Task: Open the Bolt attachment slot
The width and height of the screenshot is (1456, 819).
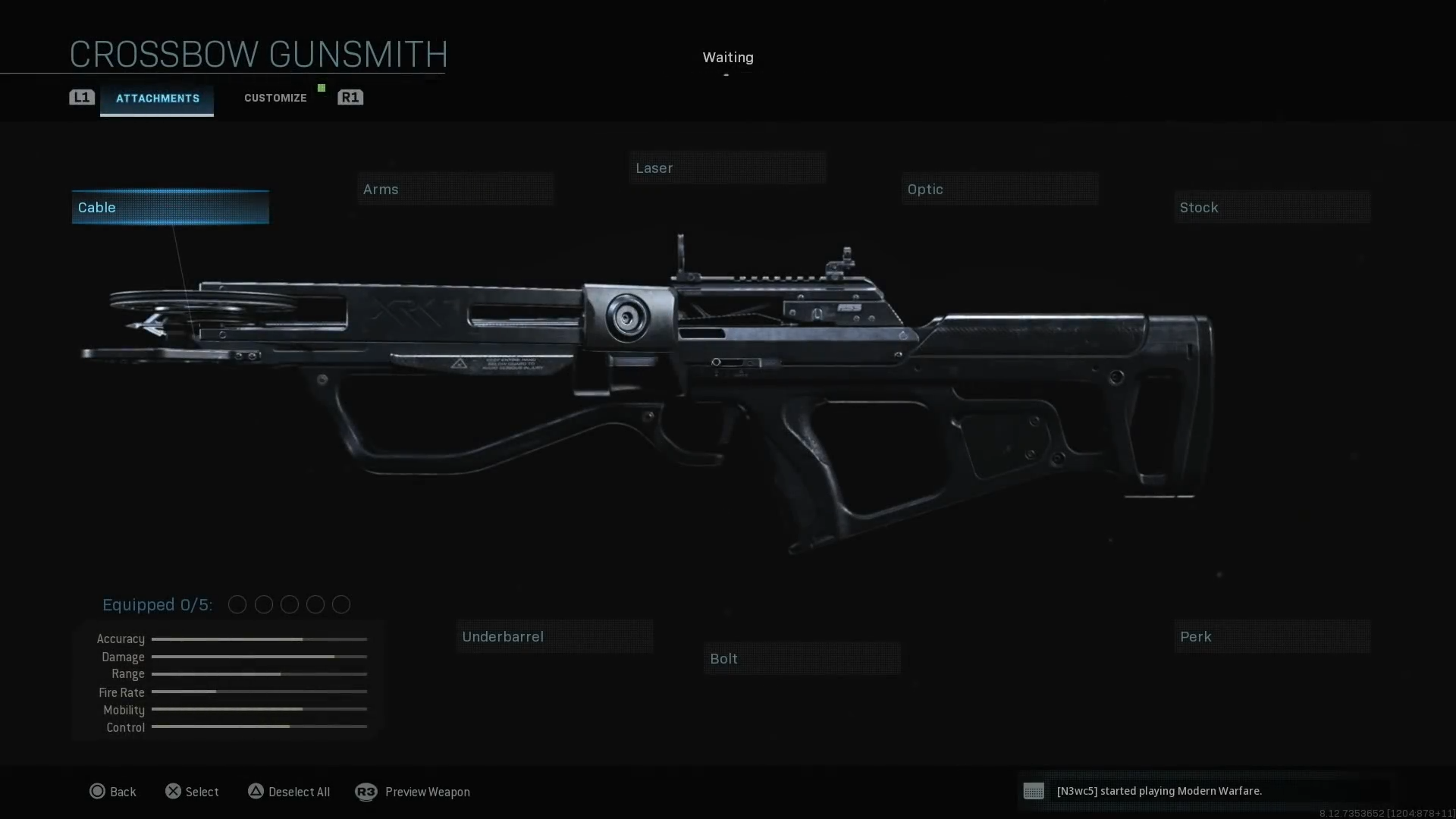Action: pos(802,658)
